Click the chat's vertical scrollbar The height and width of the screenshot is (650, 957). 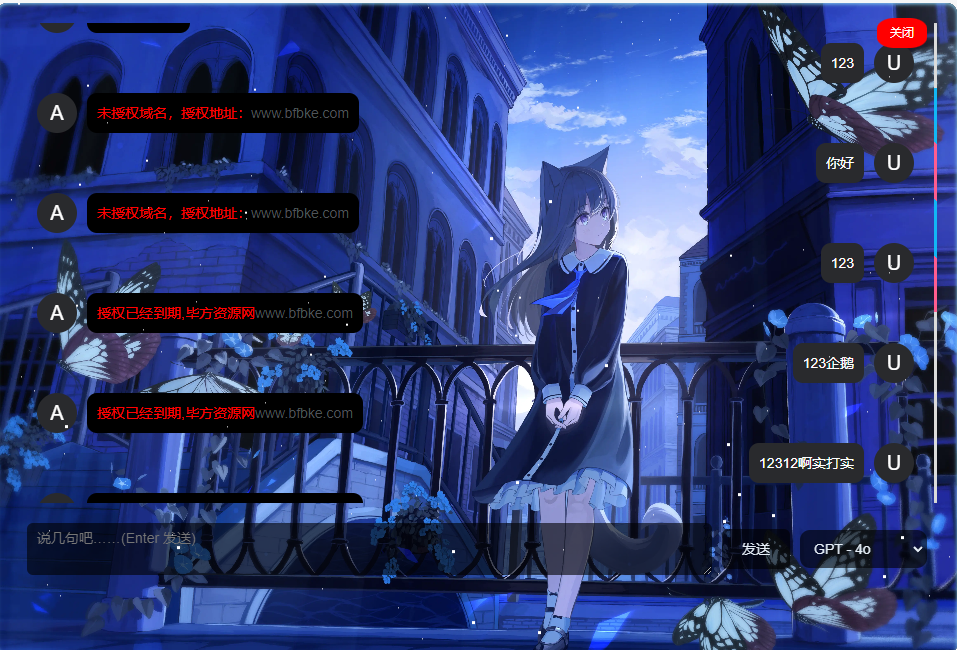(x=935, y=260)
